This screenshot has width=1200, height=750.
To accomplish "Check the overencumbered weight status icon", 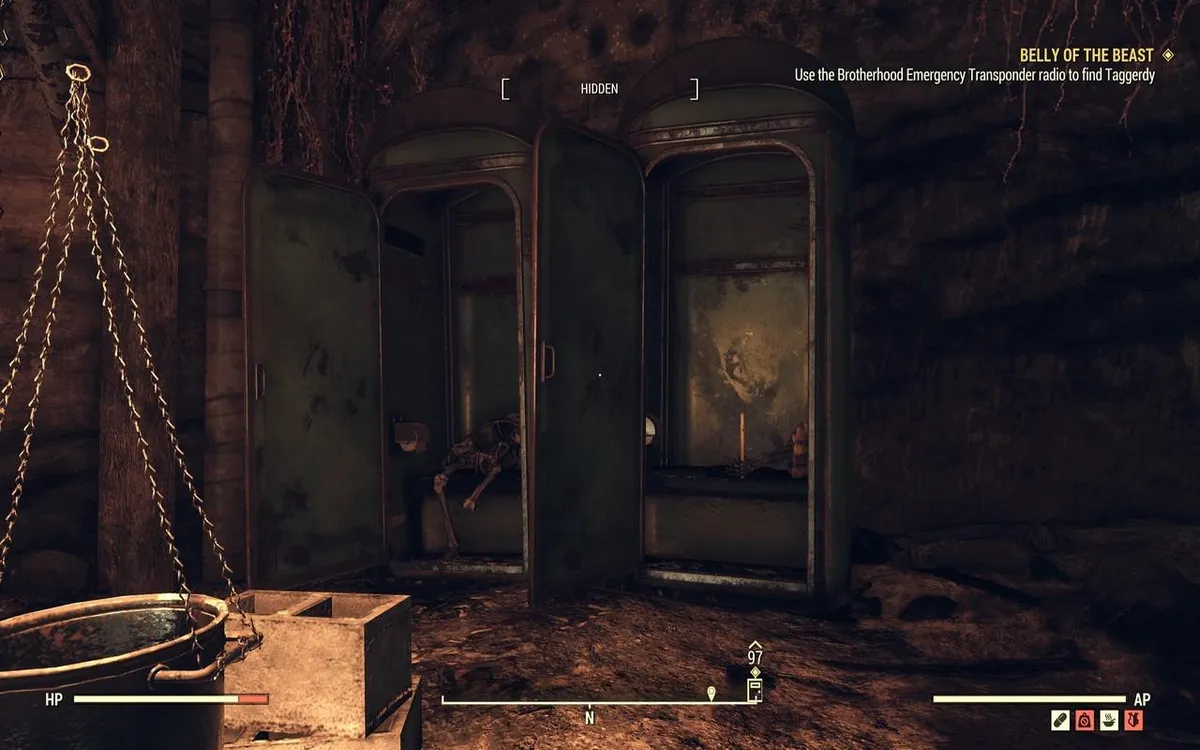I will point(1085,720).
